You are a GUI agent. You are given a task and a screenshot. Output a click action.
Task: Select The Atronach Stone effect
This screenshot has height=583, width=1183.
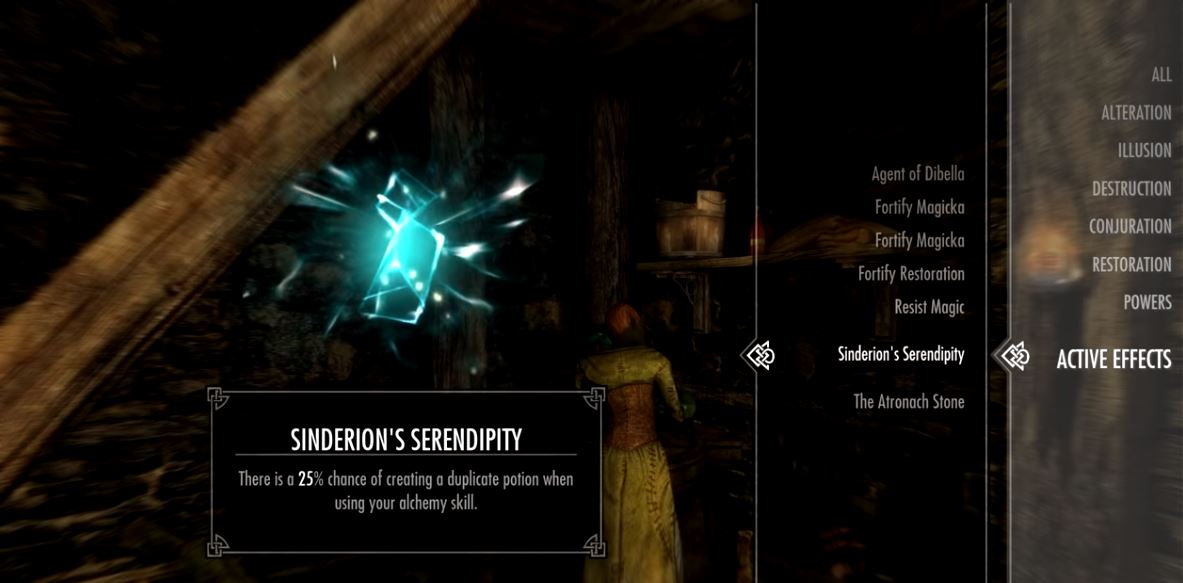click(x=908, y=402)
